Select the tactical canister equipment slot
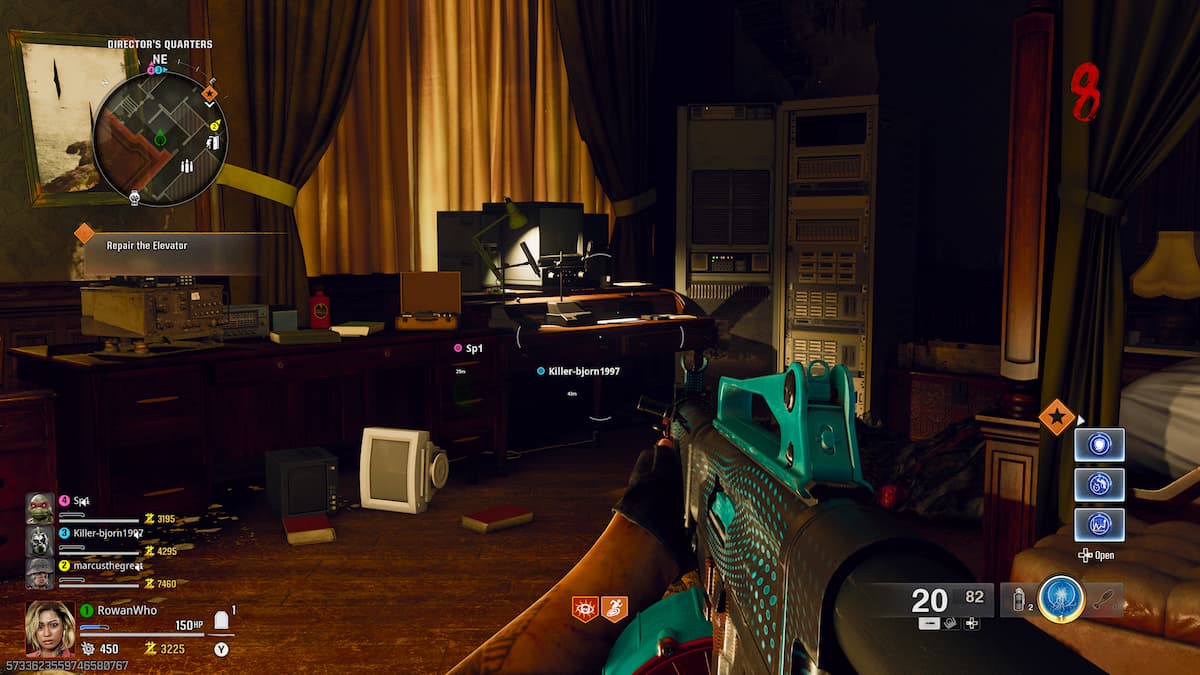 pyautogui.click(x=1019, y=600)
